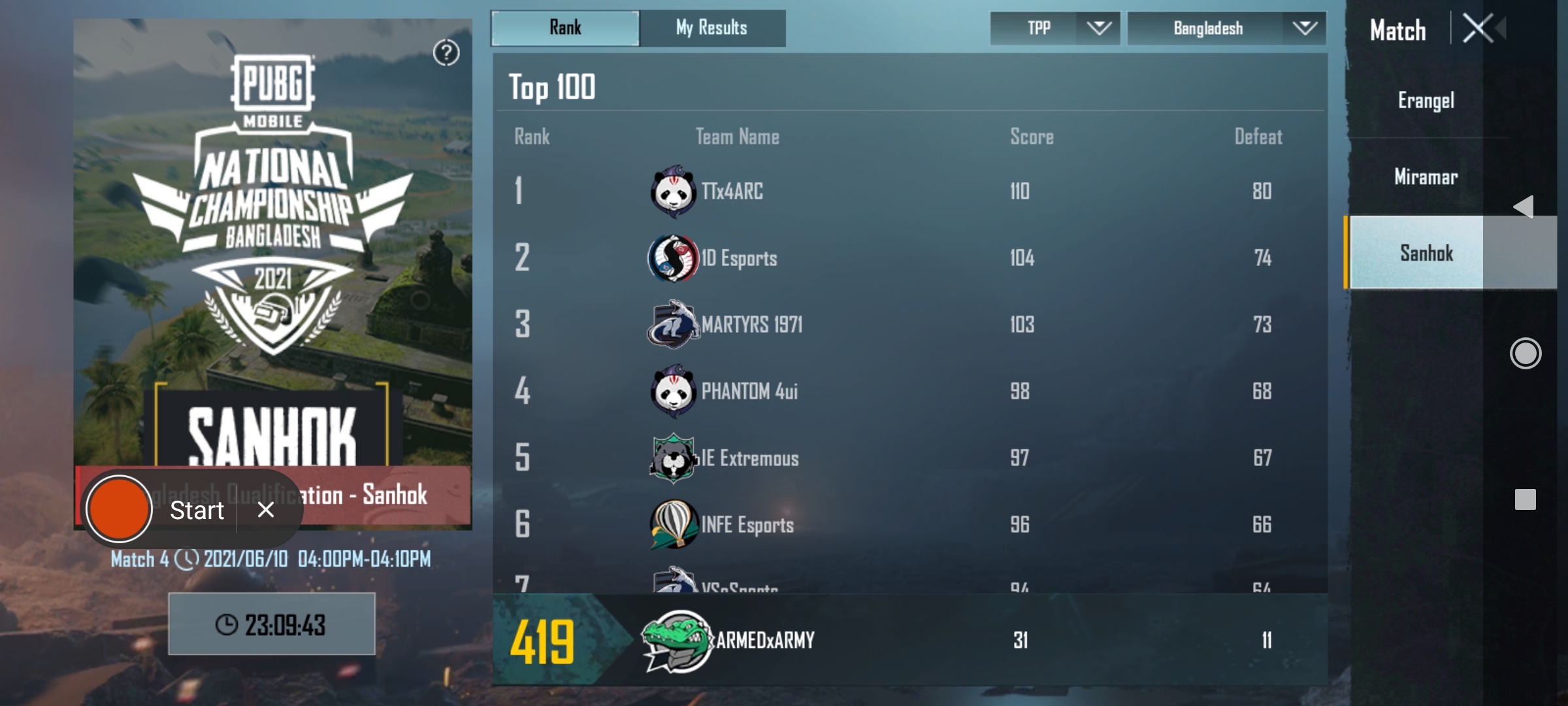
Task: Click the stop square icon on right edge
Action: pos(1524,499)
